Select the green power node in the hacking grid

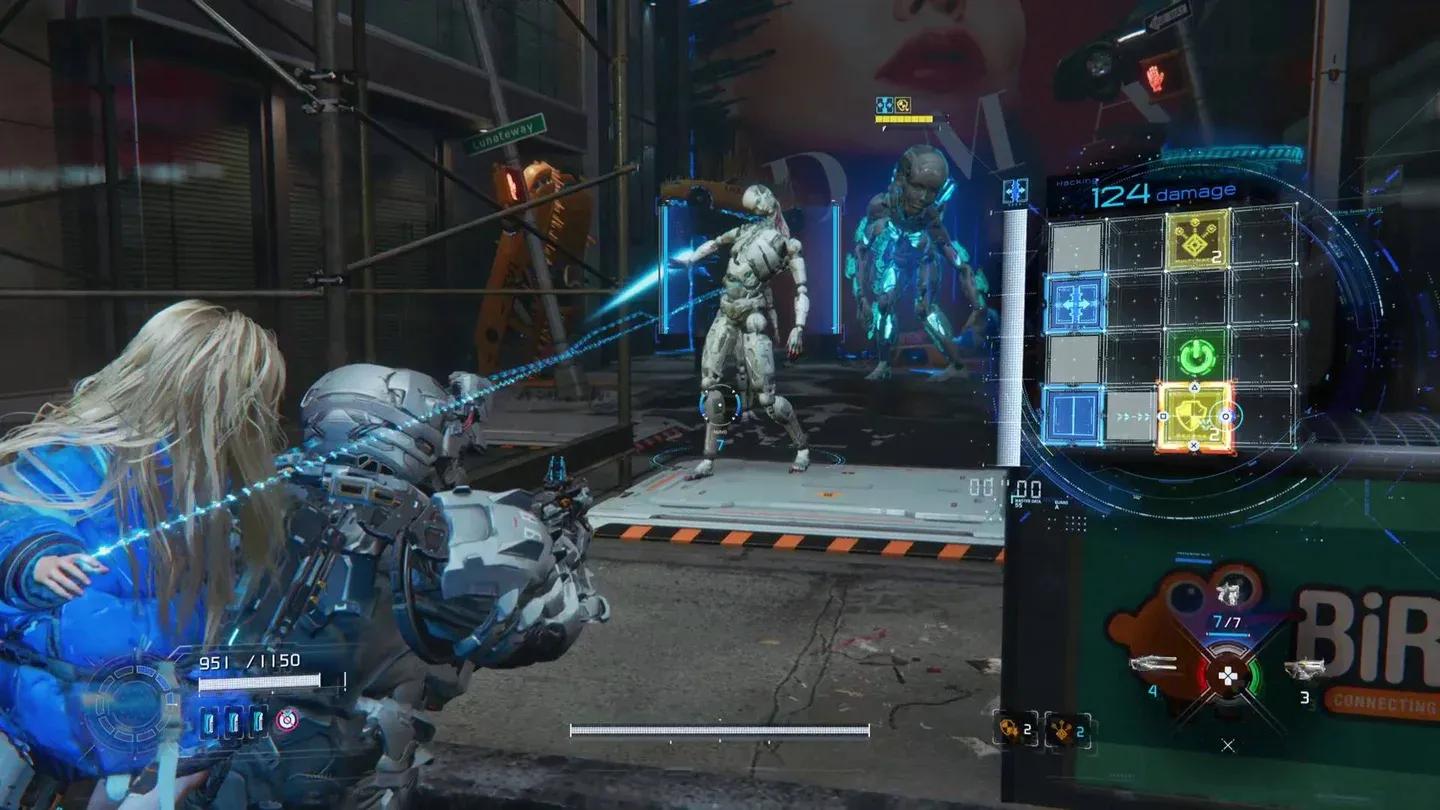pos(1197,355)
